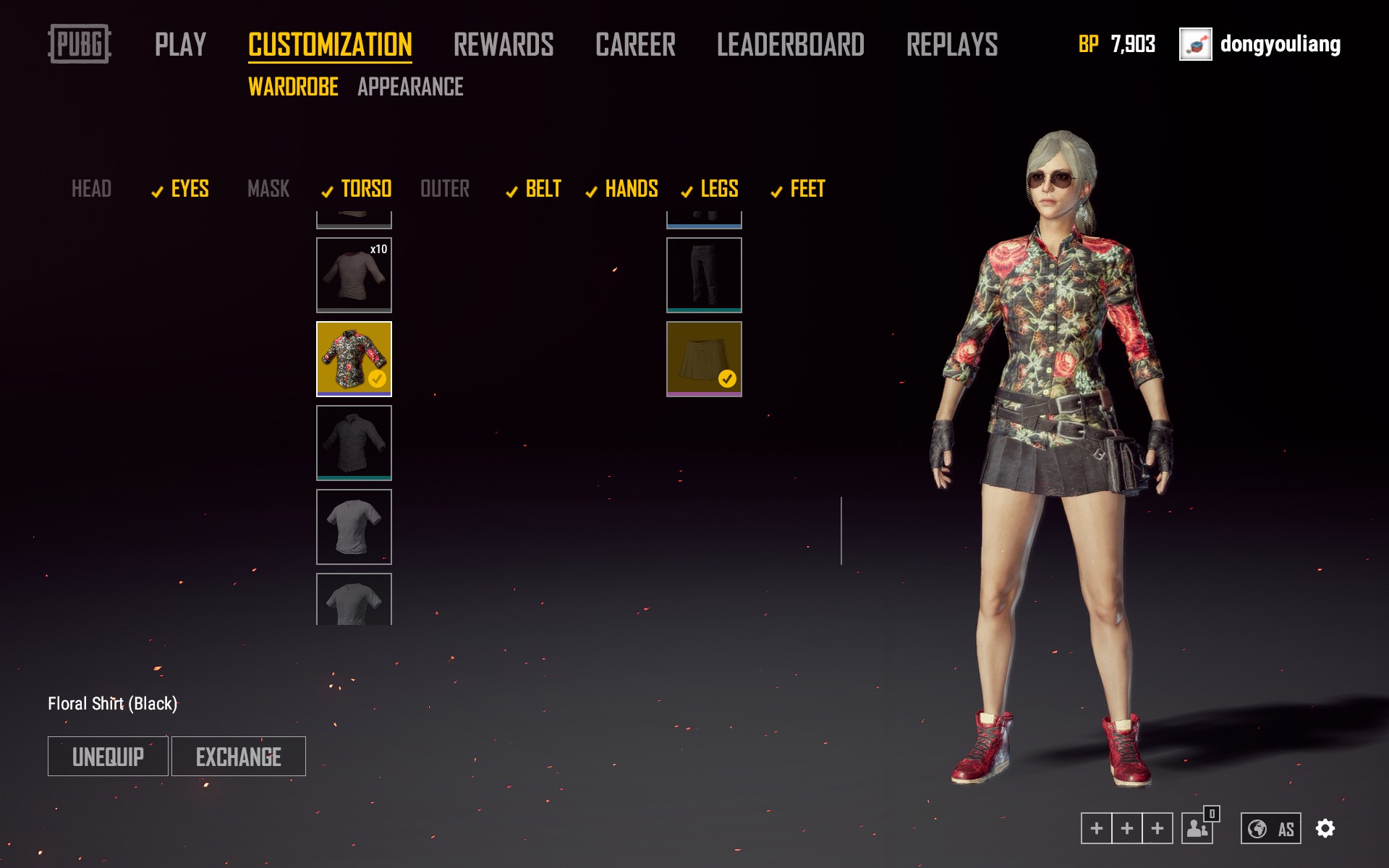Choose the HEAD category
This screenshot has height=868, width=1389.
[x=91, y=189]
